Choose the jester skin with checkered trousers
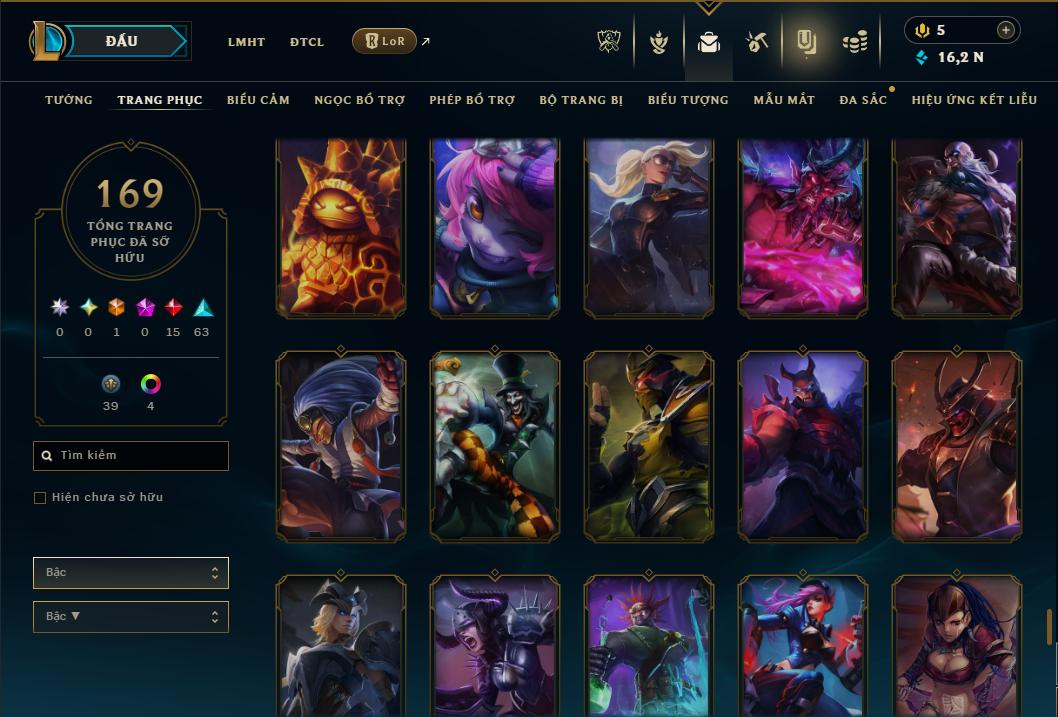The image size is (1058, 717). pos(495,445)
